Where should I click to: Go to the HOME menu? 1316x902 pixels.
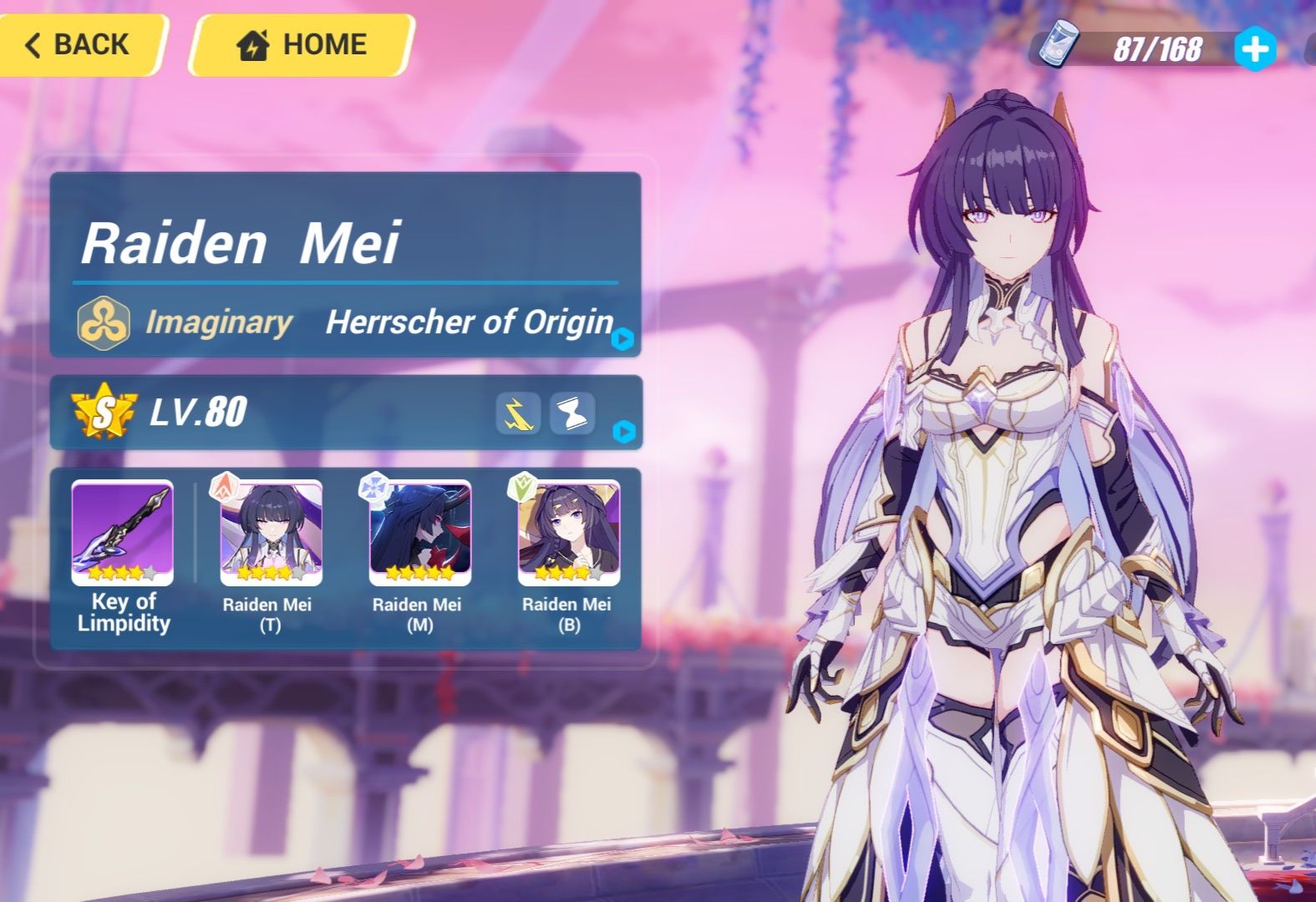tap(302, 43)
